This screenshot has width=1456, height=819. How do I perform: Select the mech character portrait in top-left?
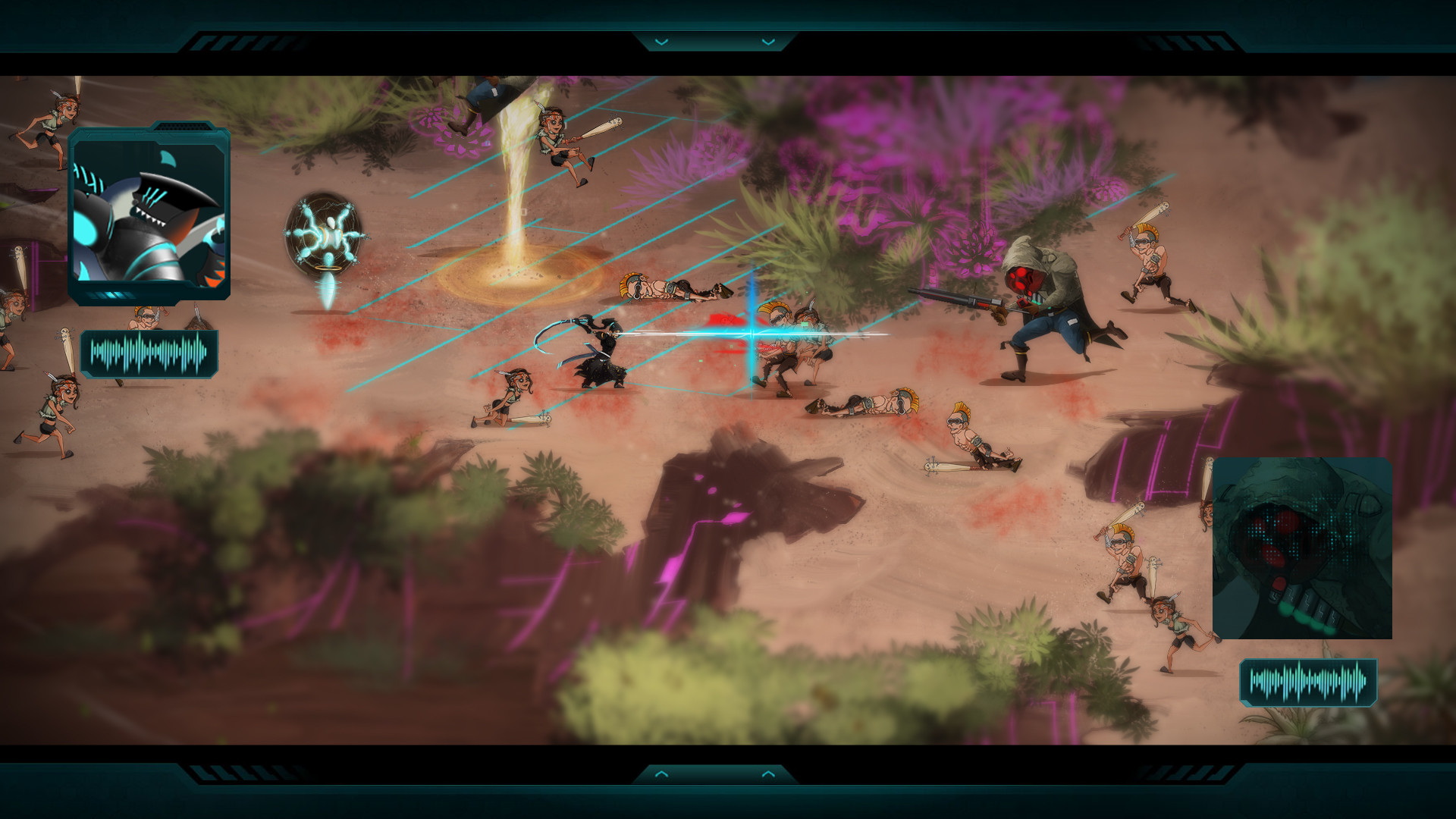pyautogui.click(x=152, y=212)
